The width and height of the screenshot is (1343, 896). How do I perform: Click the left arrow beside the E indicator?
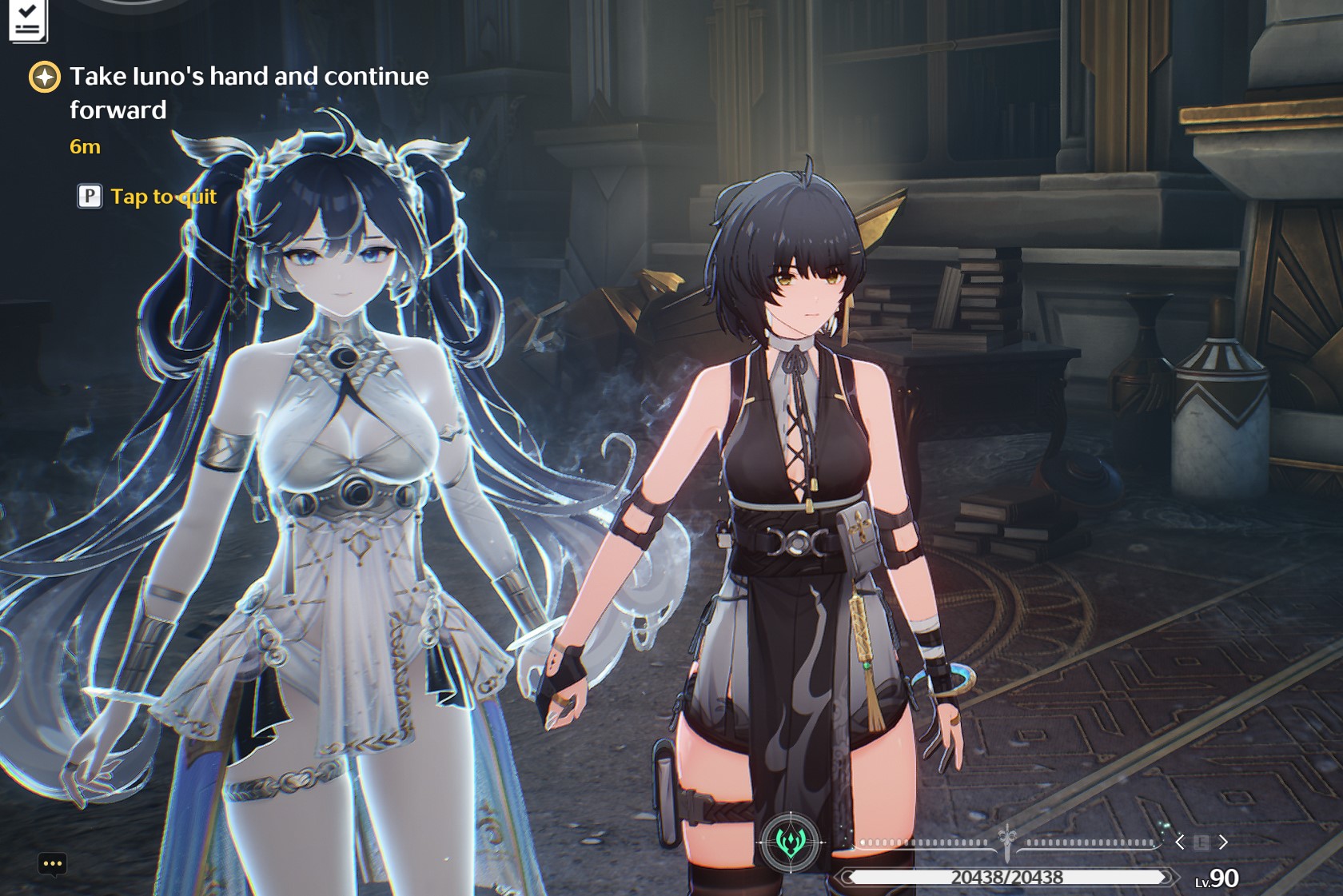[x=1180, y=842]
